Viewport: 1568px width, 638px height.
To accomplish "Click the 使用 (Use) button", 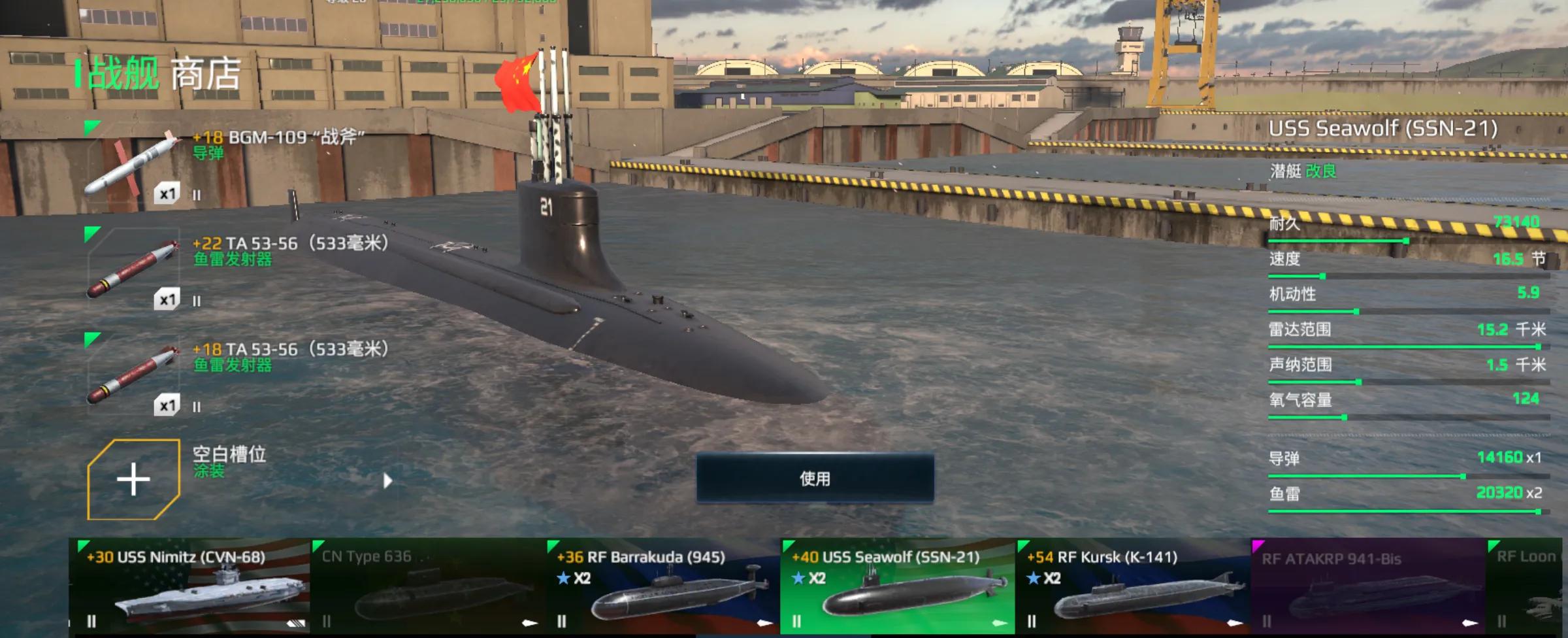I will tap(815, 478).
